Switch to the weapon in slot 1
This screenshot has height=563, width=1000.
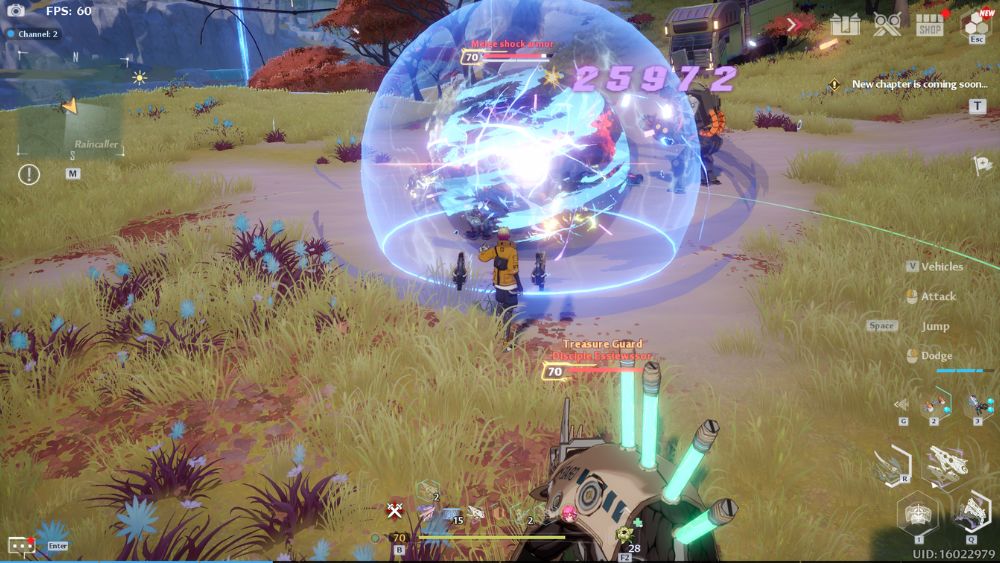click(x=917, y=515)
